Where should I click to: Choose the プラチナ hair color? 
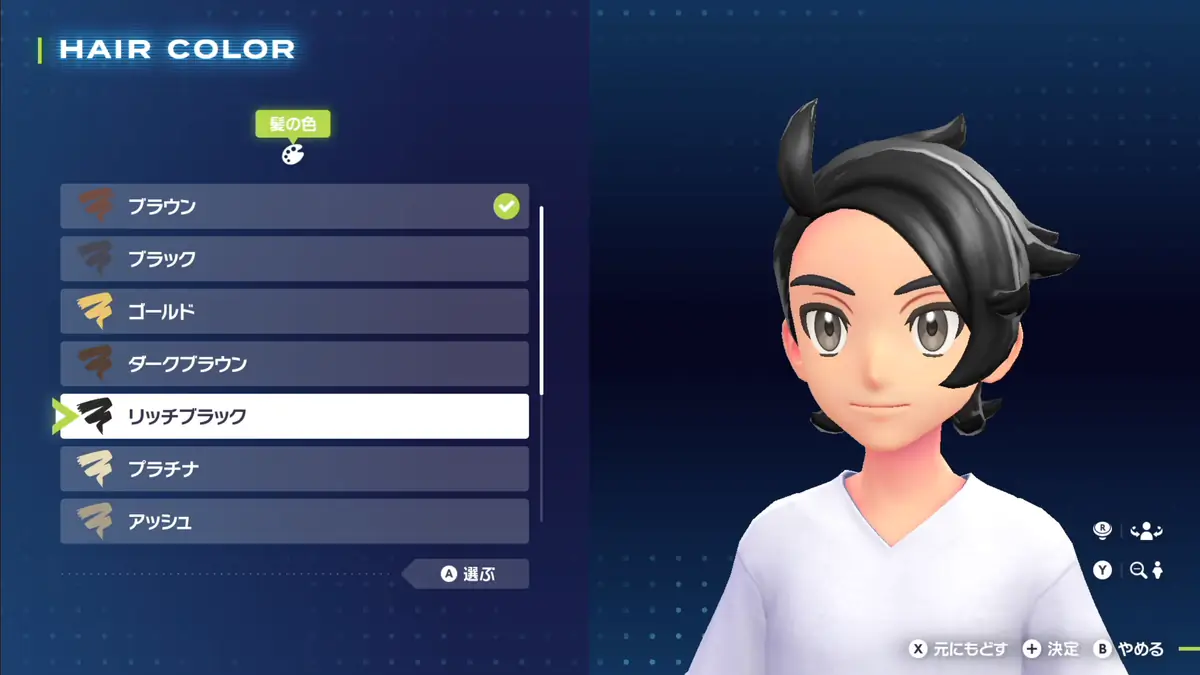pyautogui.click(x=294, y=469)
